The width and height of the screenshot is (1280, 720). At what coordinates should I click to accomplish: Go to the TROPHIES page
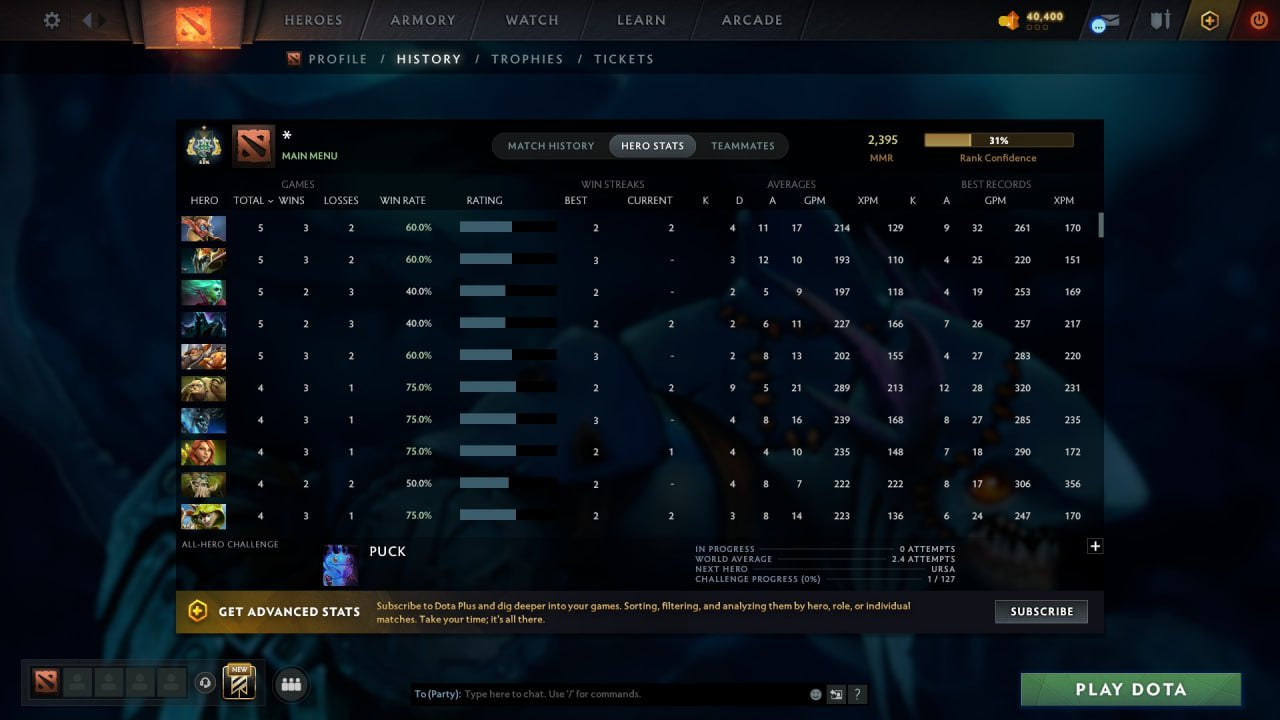[x=528, y=59]
